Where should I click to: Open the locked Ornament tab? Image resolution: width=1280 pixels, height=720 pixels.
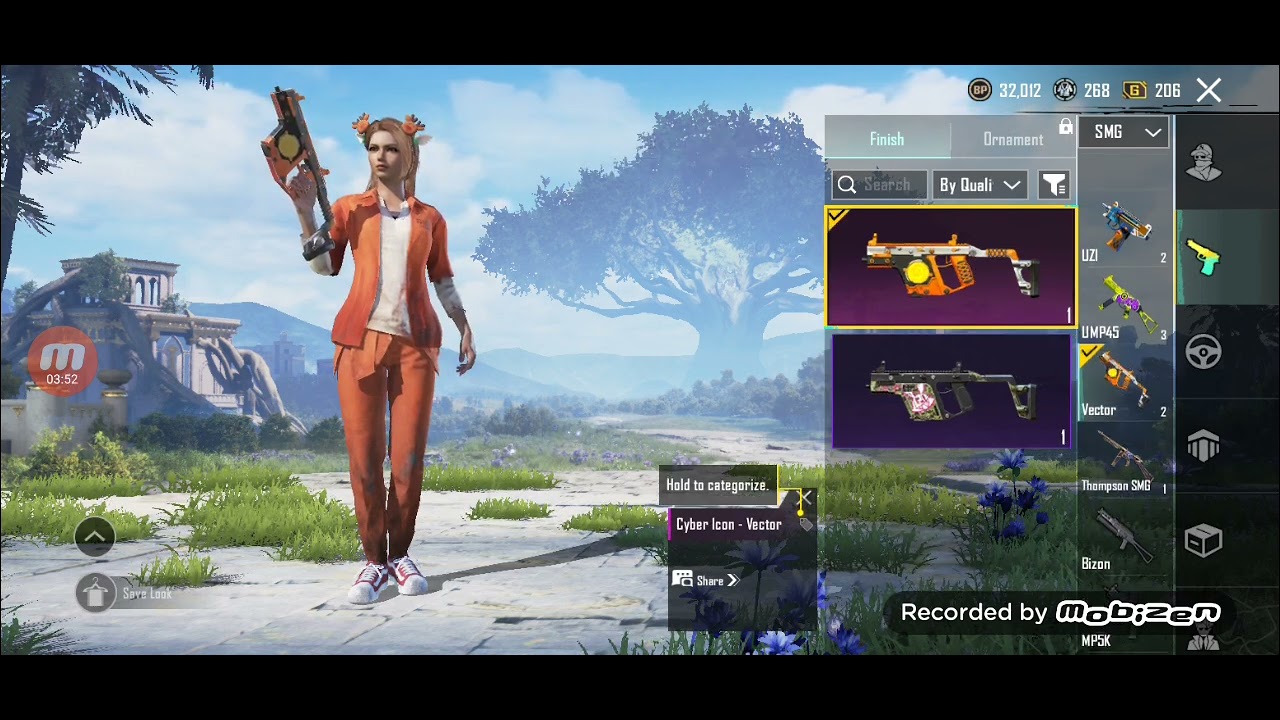pos(1013,139)
